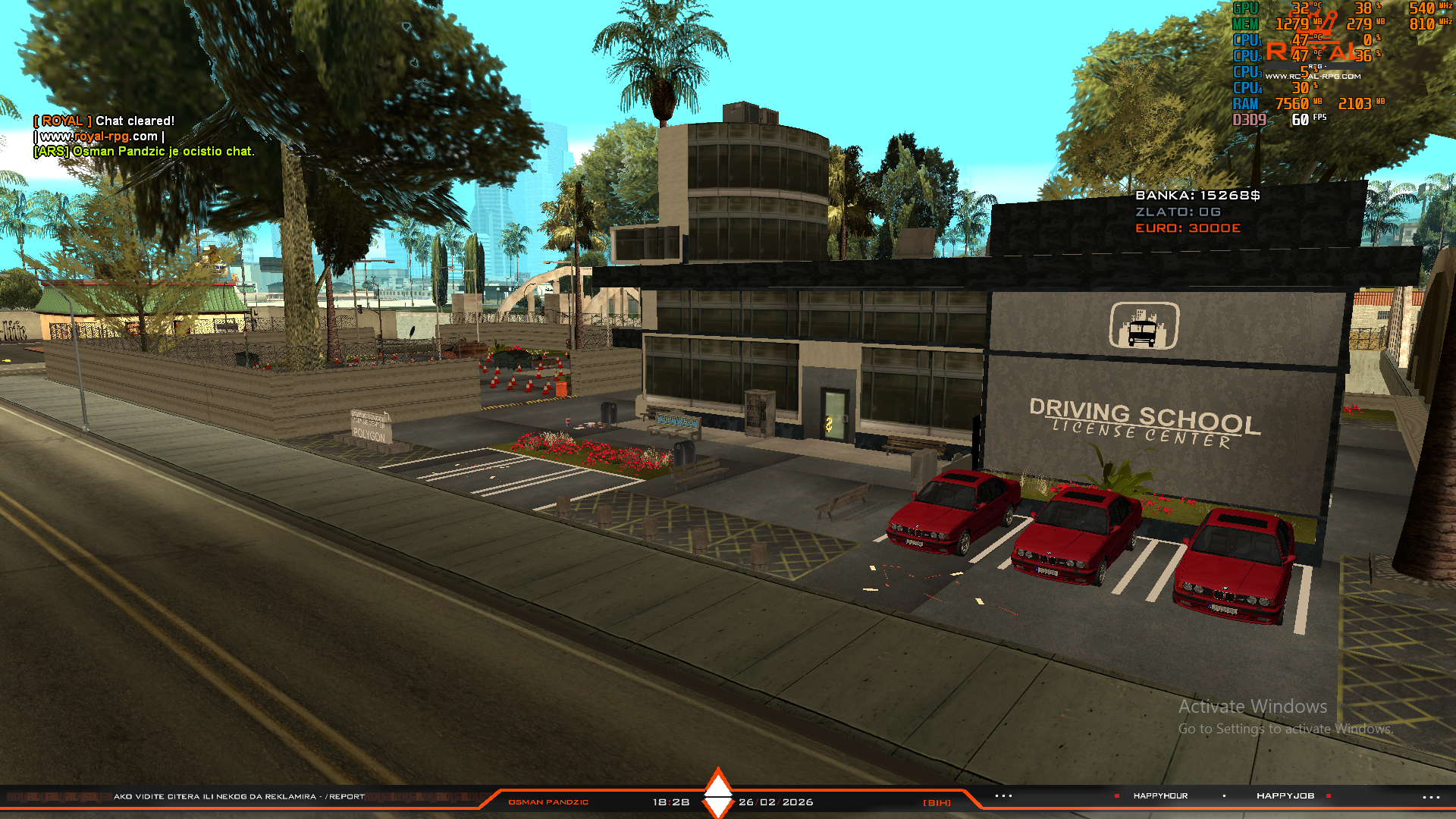Select the Osman Pandzic name on bottom bar
Viewport: 1456px width, 819px height.
point(548,802)
